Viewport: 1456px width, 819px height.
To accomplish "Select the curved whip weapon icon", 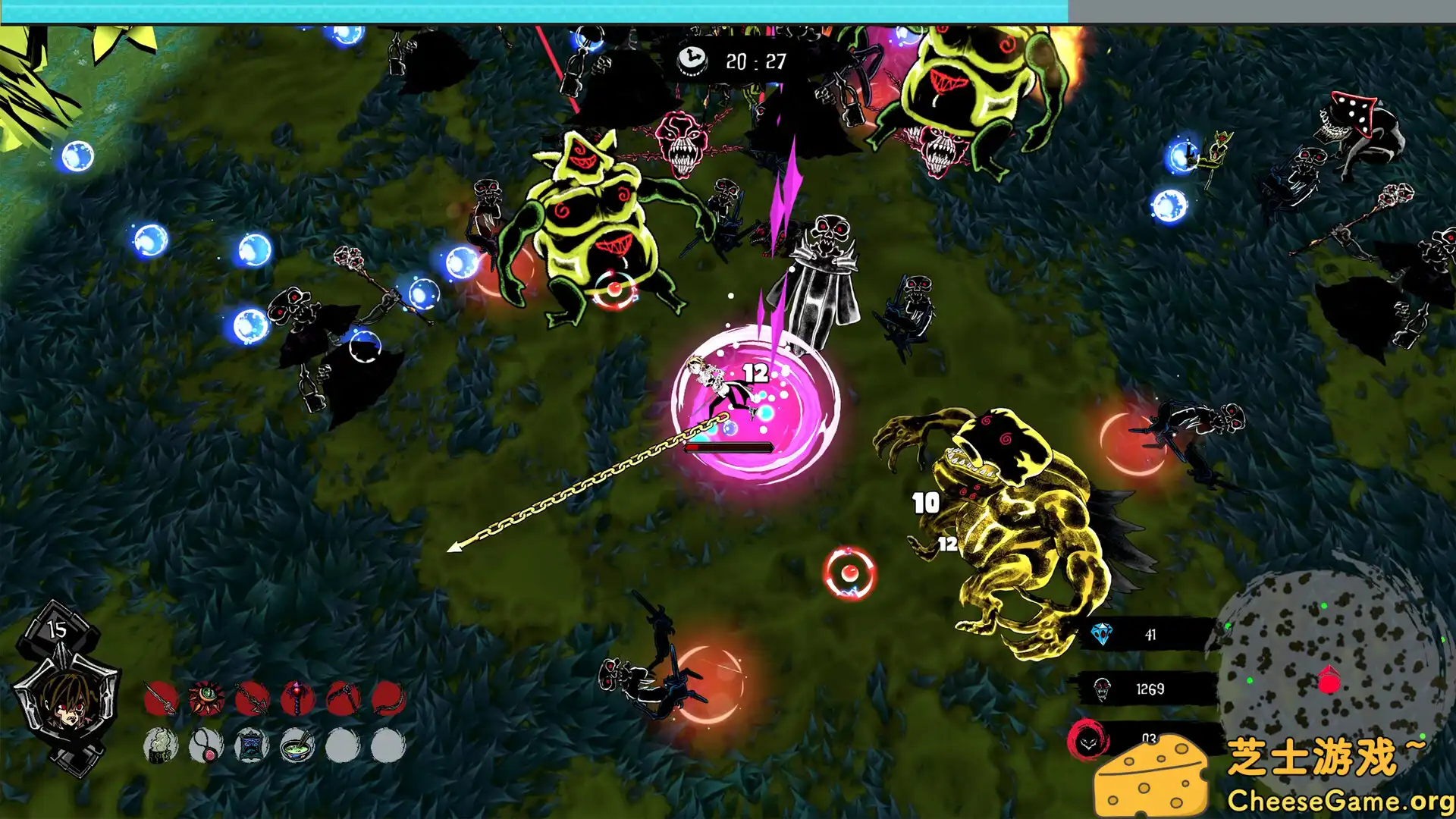I will 388,698.
